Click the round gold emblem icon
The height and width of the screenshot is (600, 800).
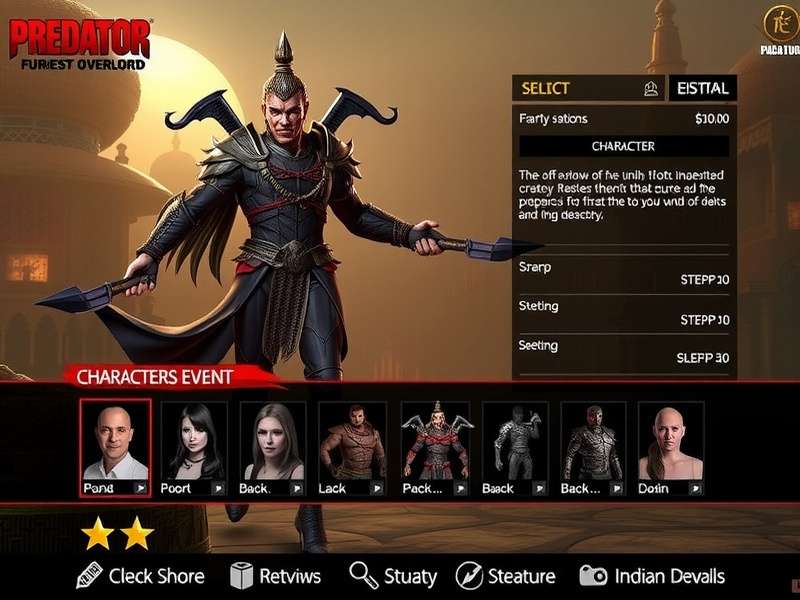pos(778,22)
